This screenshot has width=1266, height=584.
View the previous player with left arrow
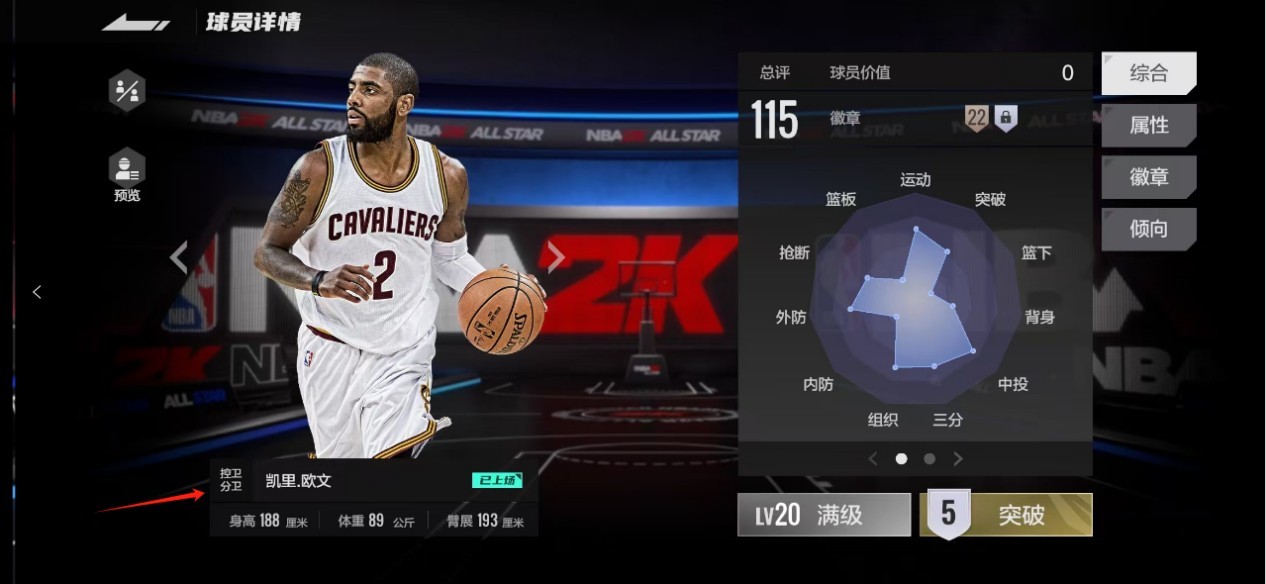click(179, 257)
